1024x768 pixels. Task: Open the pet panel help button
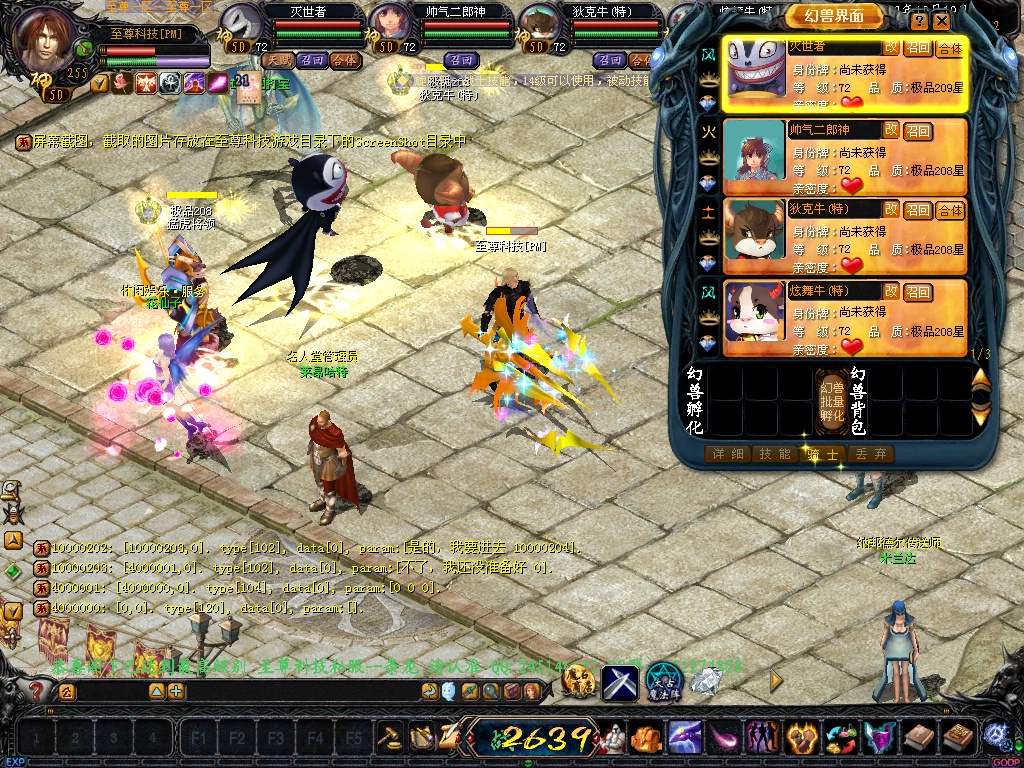tap(920, 21)
